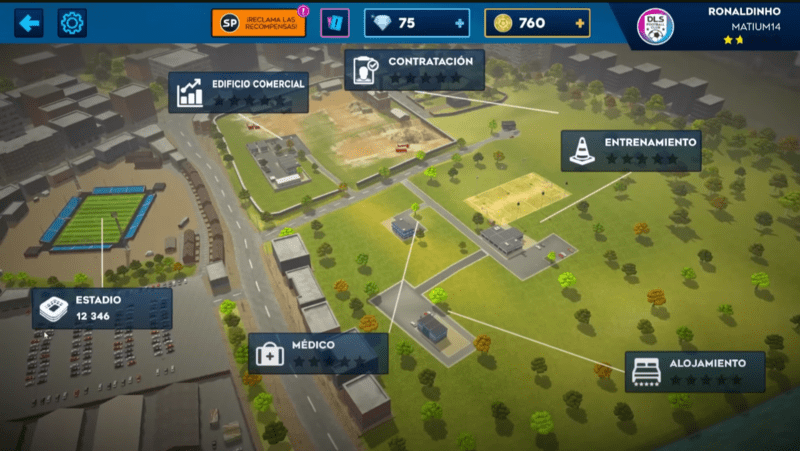
Task: Go back using the arrow button
Action: 28,23
